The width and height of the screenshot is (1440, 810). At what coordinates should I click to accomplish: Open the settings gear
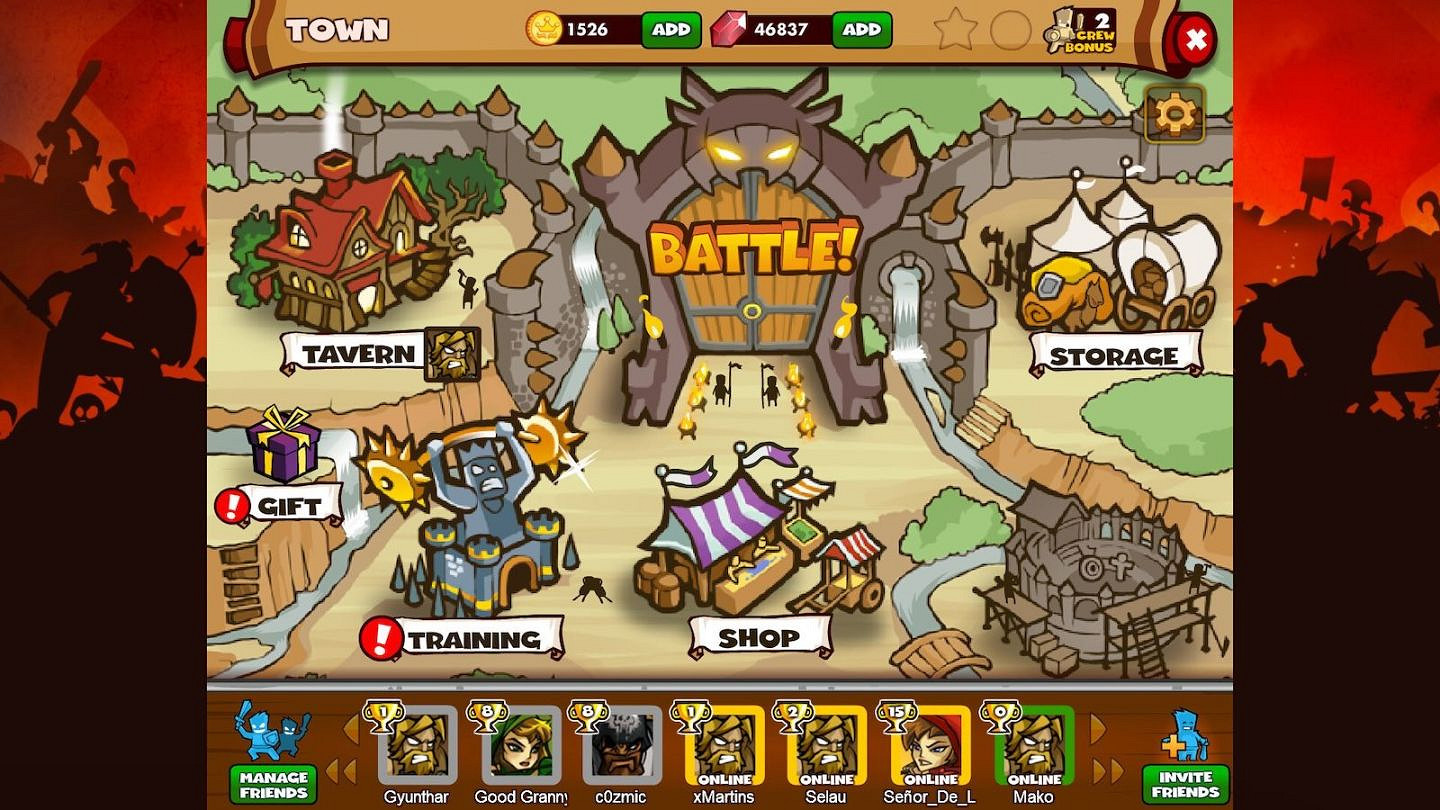[x=1172, y=114]
